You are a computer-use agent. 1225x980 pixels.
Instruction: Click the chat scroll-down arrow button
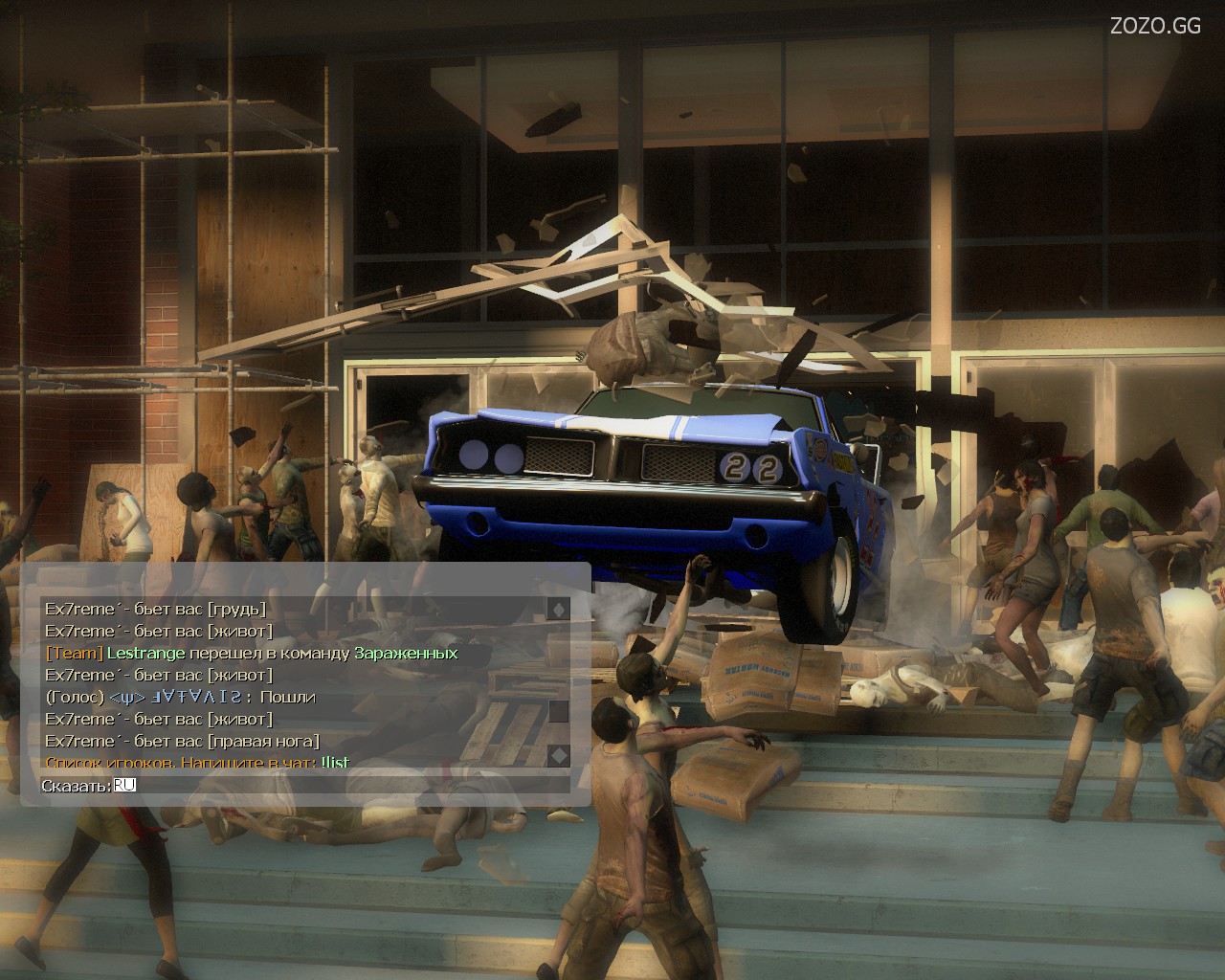pyautogui.click(x=558, y=755)
